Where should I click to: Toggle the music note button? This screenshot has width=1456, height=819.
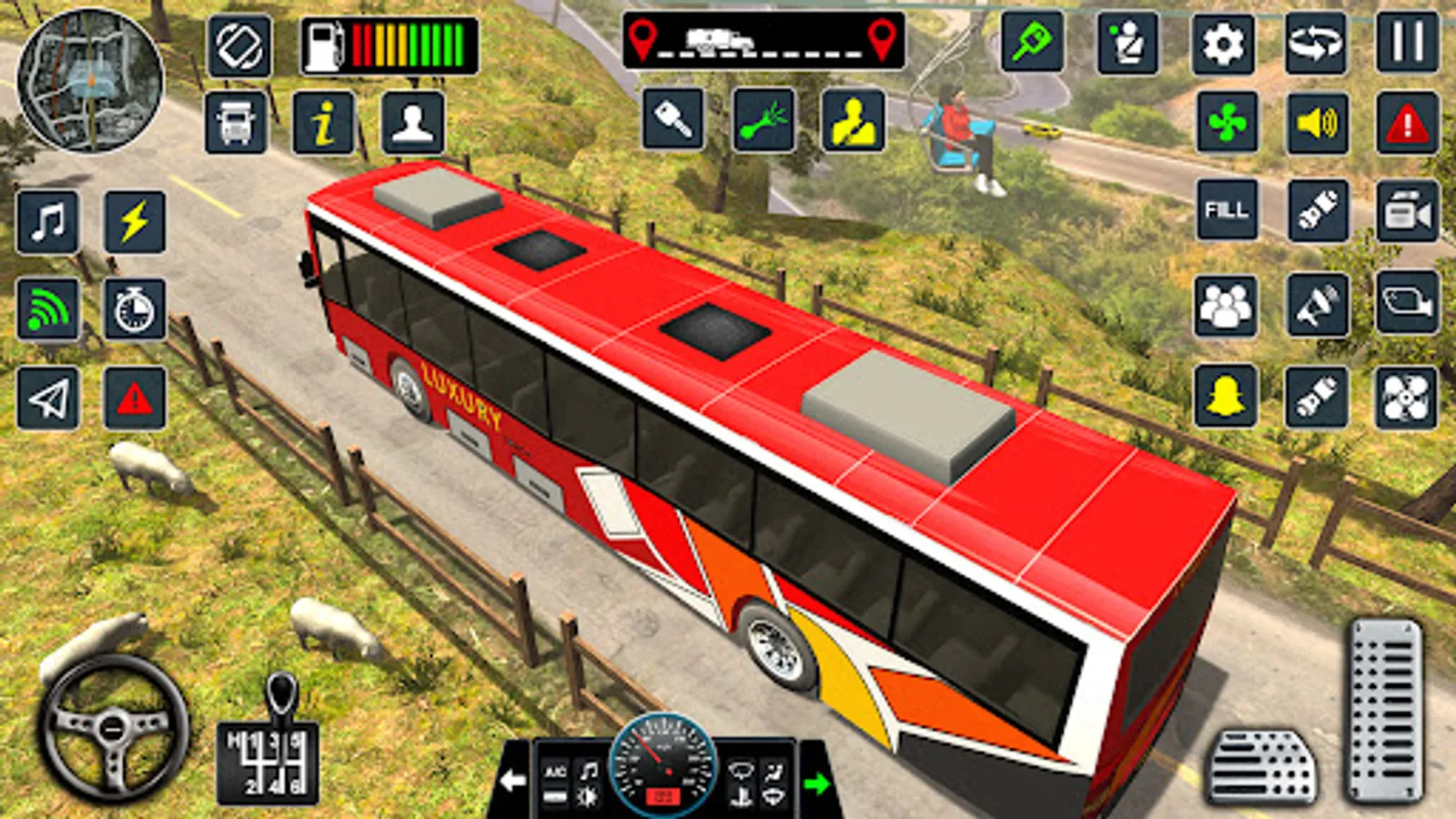pos(48,221)
